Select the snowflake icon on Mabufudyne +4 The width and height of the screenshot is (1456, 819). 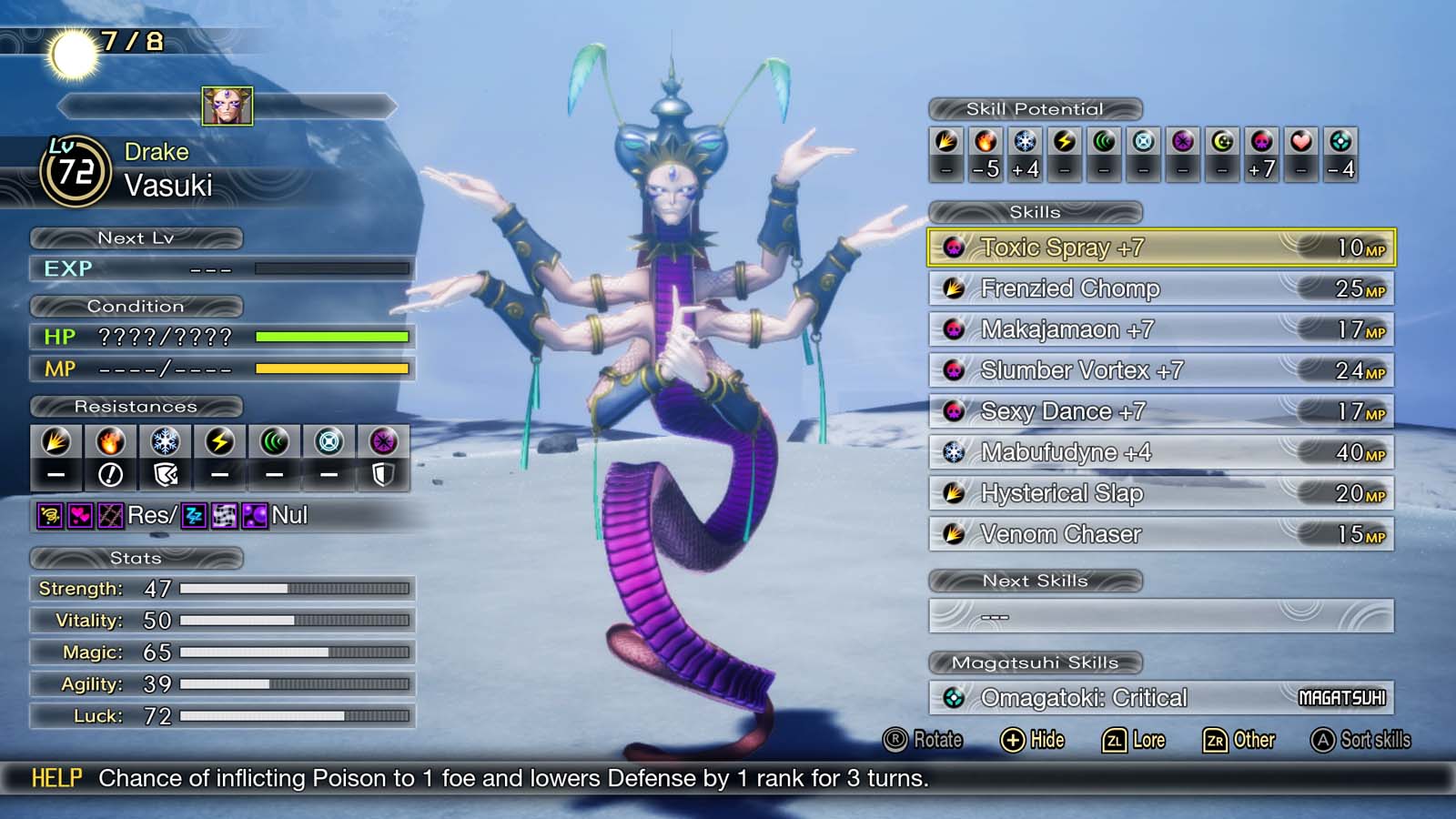tap(955, 451)
